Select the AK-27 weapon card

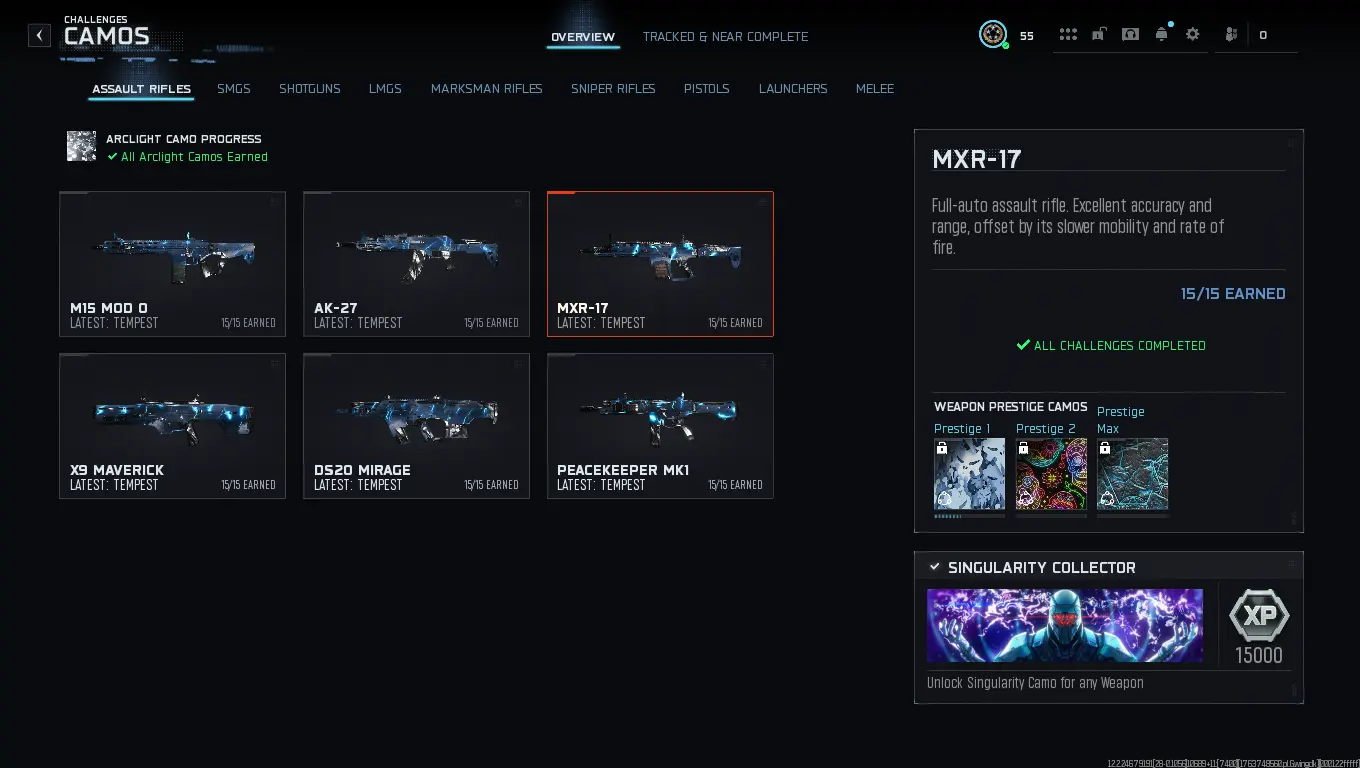click(416, 263)
